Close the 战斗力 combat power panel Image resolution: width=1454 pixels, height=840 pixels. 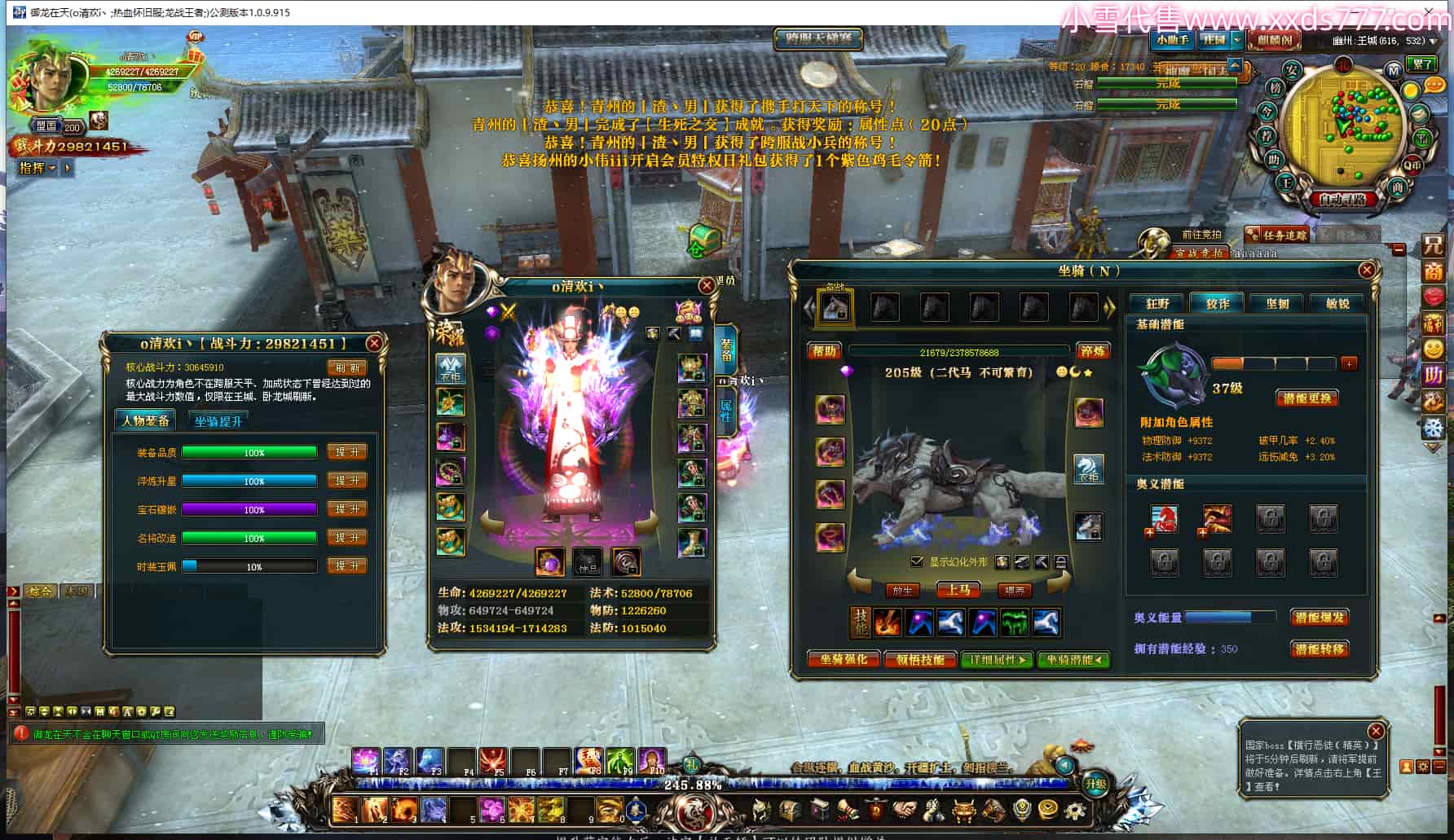[x=374, y=343]
